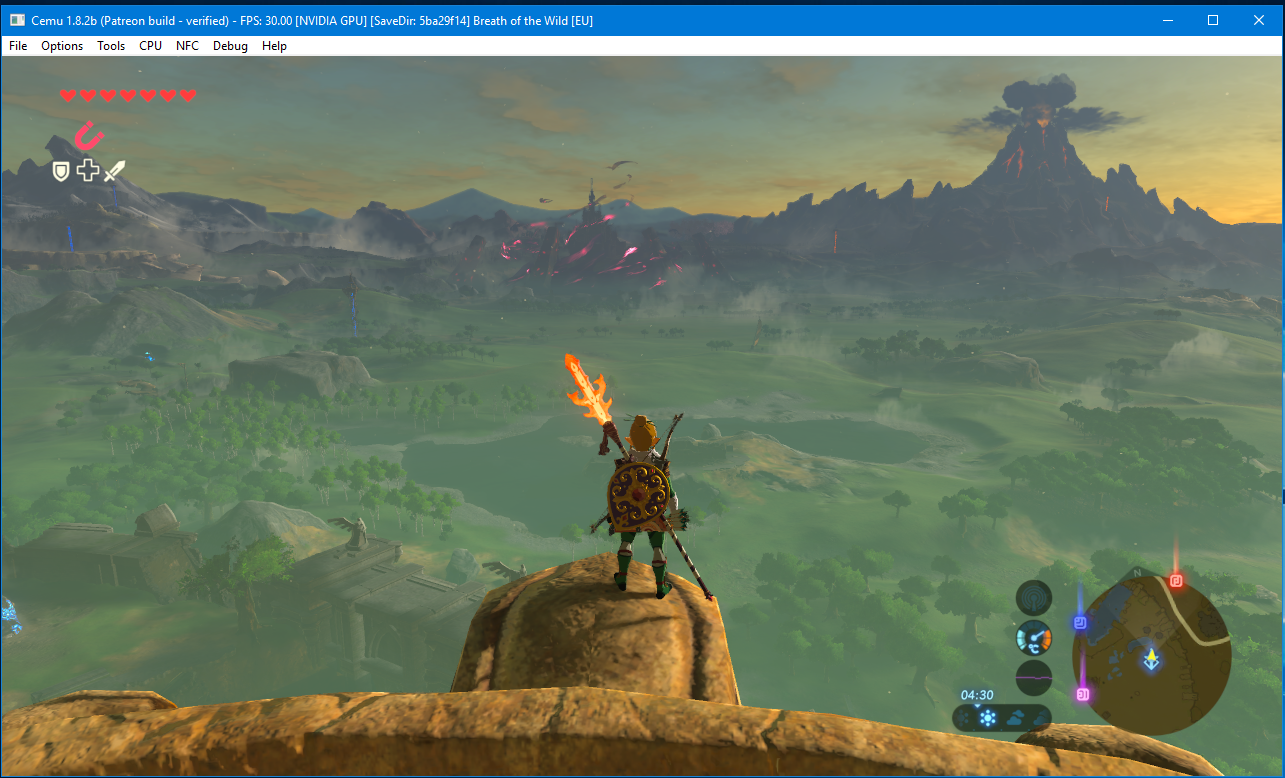The width and height of the screenshot is (1285, 778).
Task: Open the Cemu Options menu
Action: coord(62,46)
